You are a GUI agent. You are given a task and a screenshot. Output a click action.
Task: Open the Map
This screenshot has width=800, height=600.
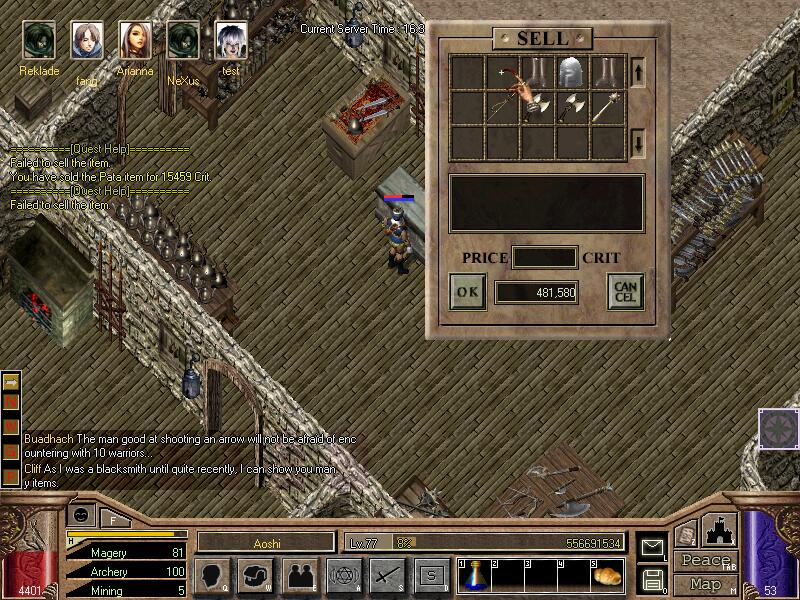point(705,584)
